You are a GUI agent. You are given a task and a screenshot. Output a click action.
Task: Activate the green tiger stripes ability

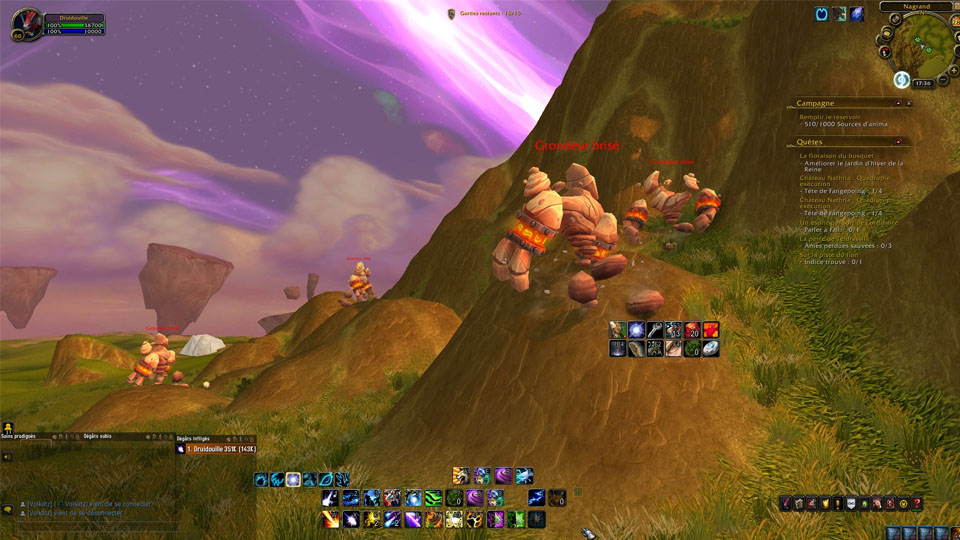[x=433, y=498]
